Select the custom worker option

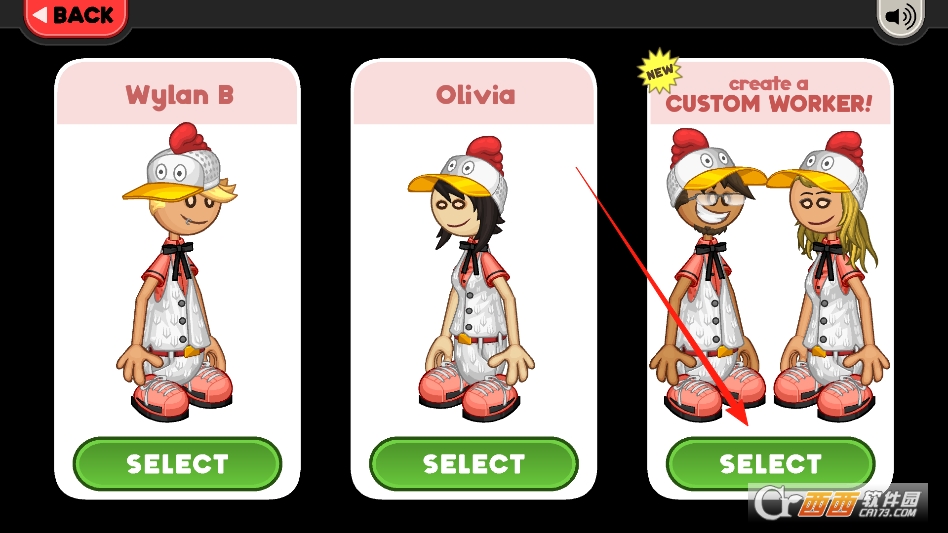770,464
